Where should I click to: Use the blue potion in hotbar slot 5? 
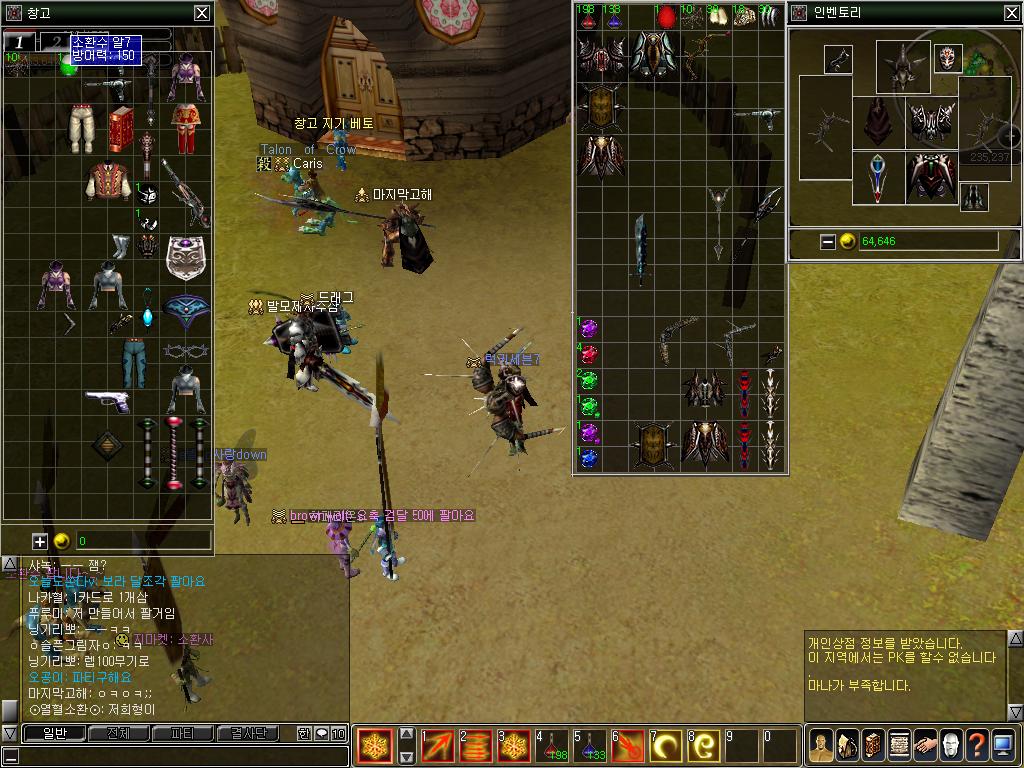click(588, 746)
